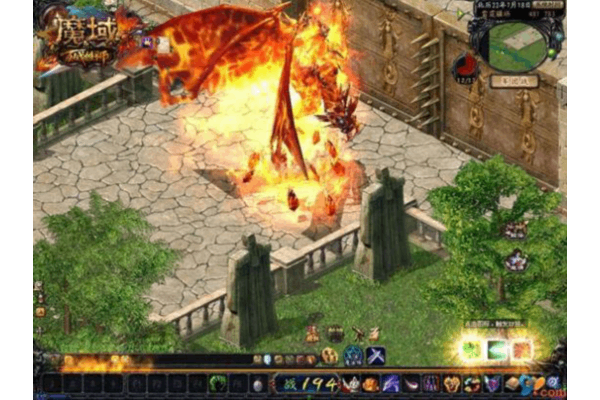Select the white egg hotbar slot

coord(259,384)
